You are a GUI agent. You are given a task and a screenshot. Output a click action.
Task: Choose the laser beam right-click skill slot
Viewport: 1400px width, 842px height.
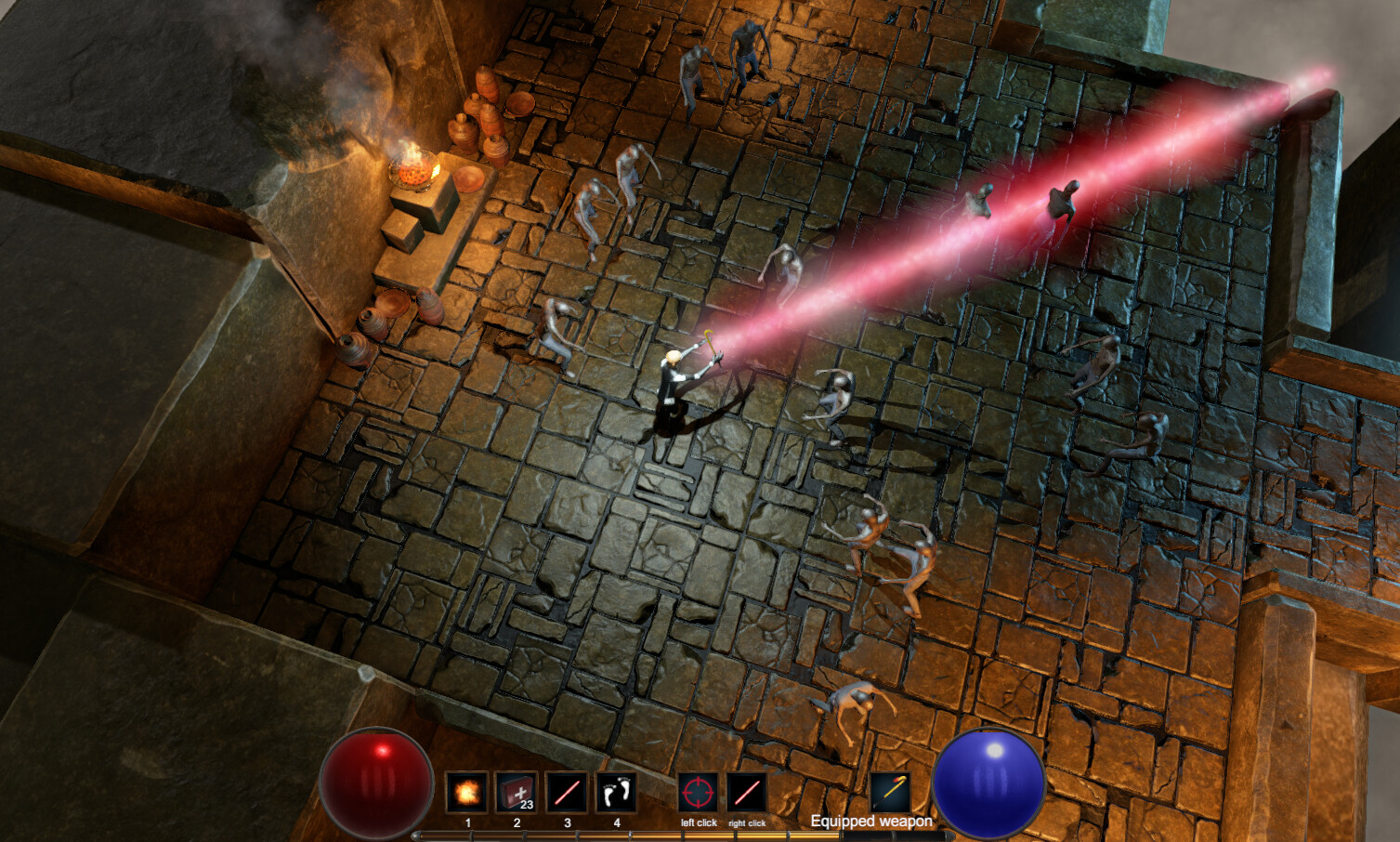[x=747, y=793]
